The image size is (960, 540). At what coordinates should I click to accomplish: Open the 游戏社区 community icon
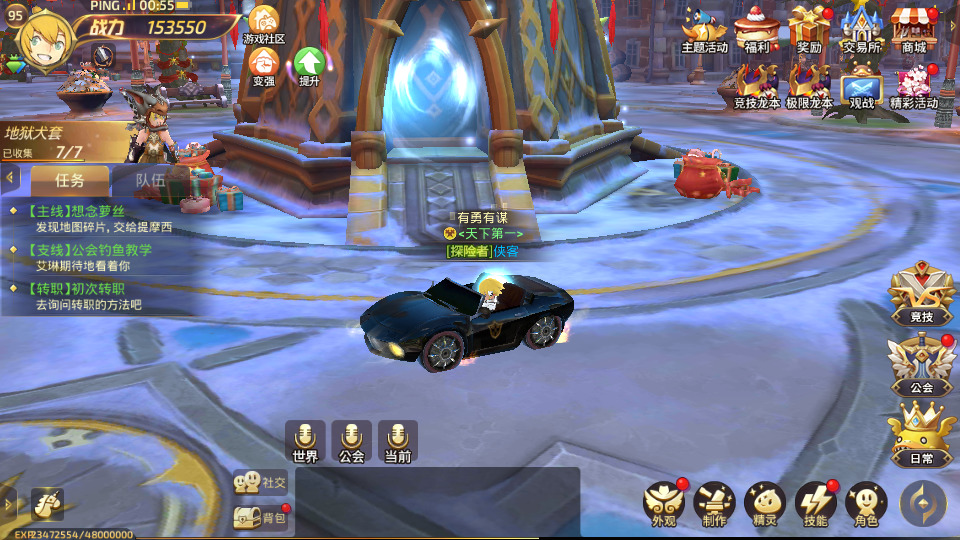click(x=264, y=24)
